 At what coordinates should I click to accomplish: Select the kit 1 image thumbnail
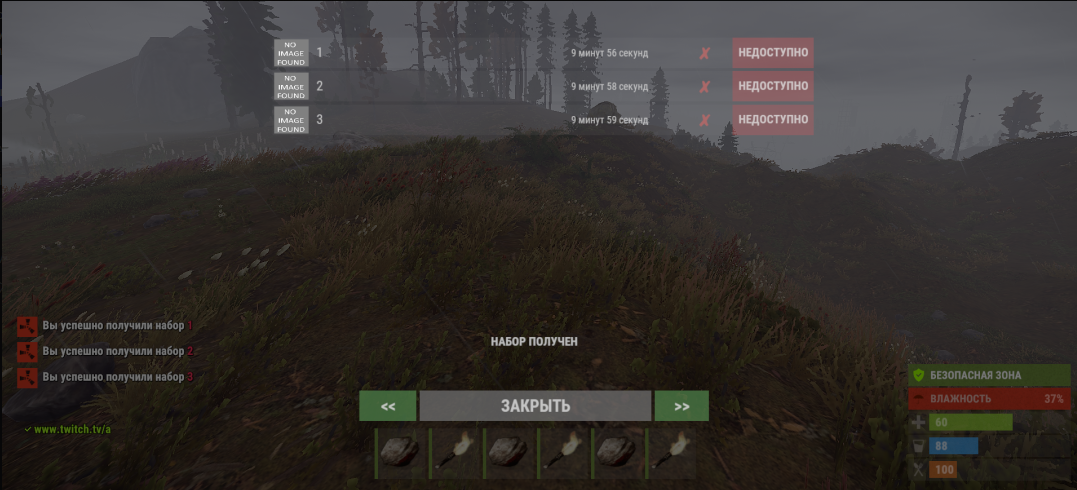click(x=291, y=53)
